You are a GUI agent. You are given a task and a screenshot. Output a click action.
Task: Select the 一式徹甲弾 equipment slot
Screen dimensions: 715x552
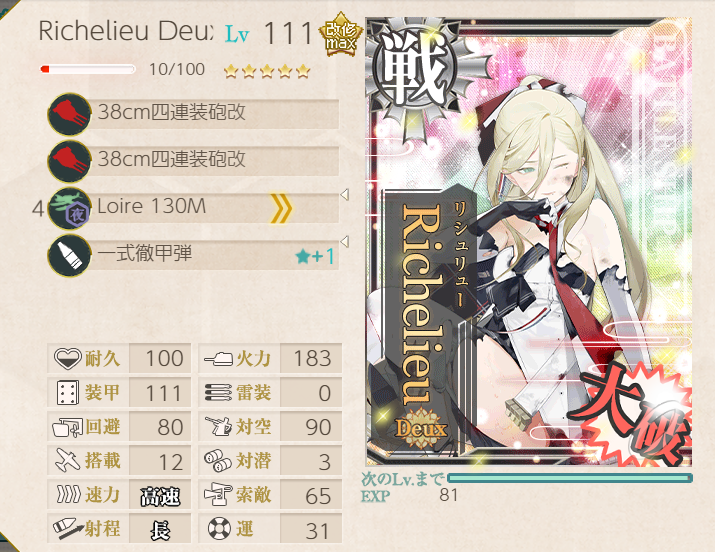[x=195, y=255]
